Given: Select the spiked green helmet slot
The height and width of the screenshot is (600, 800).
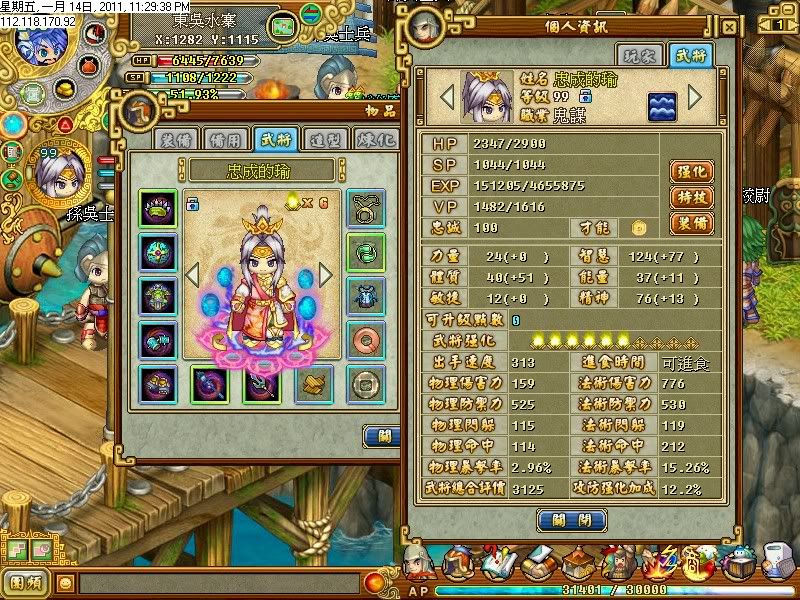Looking at the screenshot, I should coord(158,209).
